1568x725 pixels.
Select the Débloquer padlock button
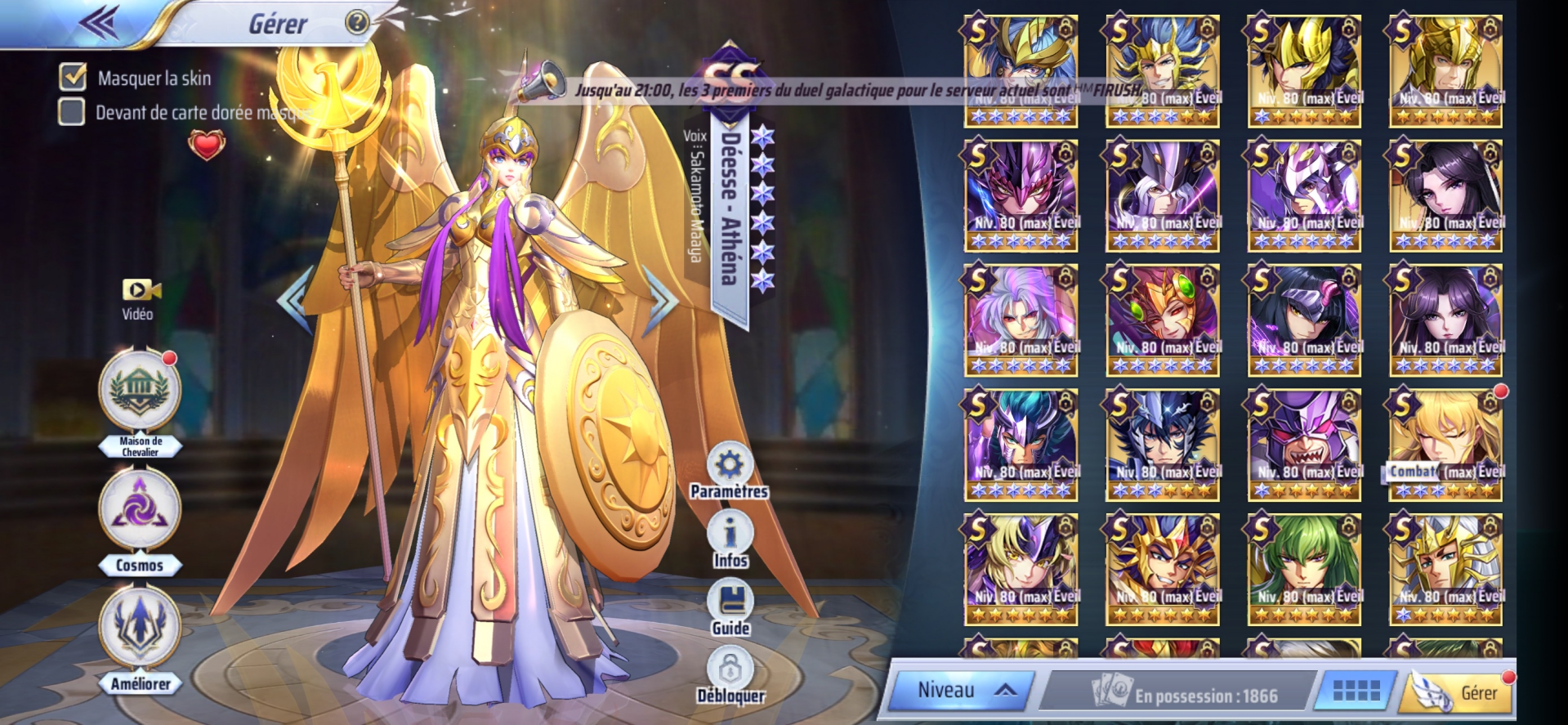click(730, 672)
